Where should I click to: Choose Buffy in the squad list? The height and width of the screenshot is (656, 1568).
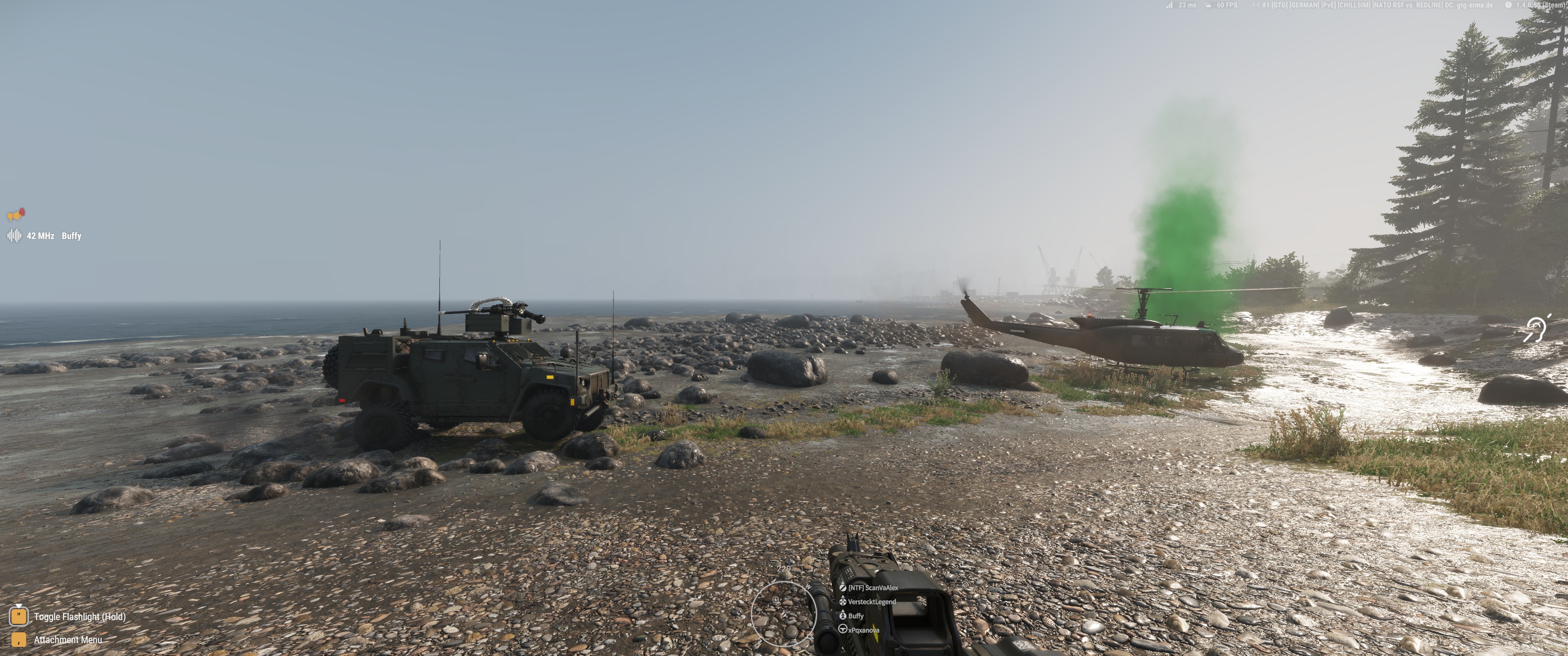pyautogui.click(x=855, y=616)
